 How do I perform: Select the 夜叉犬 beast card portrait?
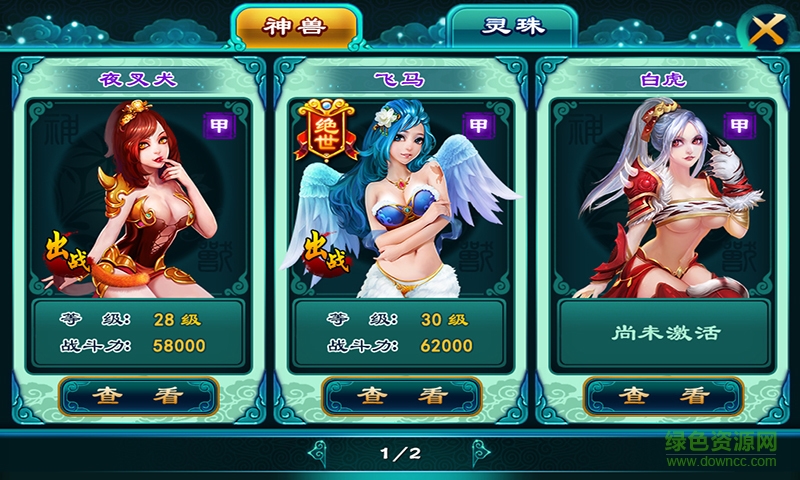[x=138, y=200]
